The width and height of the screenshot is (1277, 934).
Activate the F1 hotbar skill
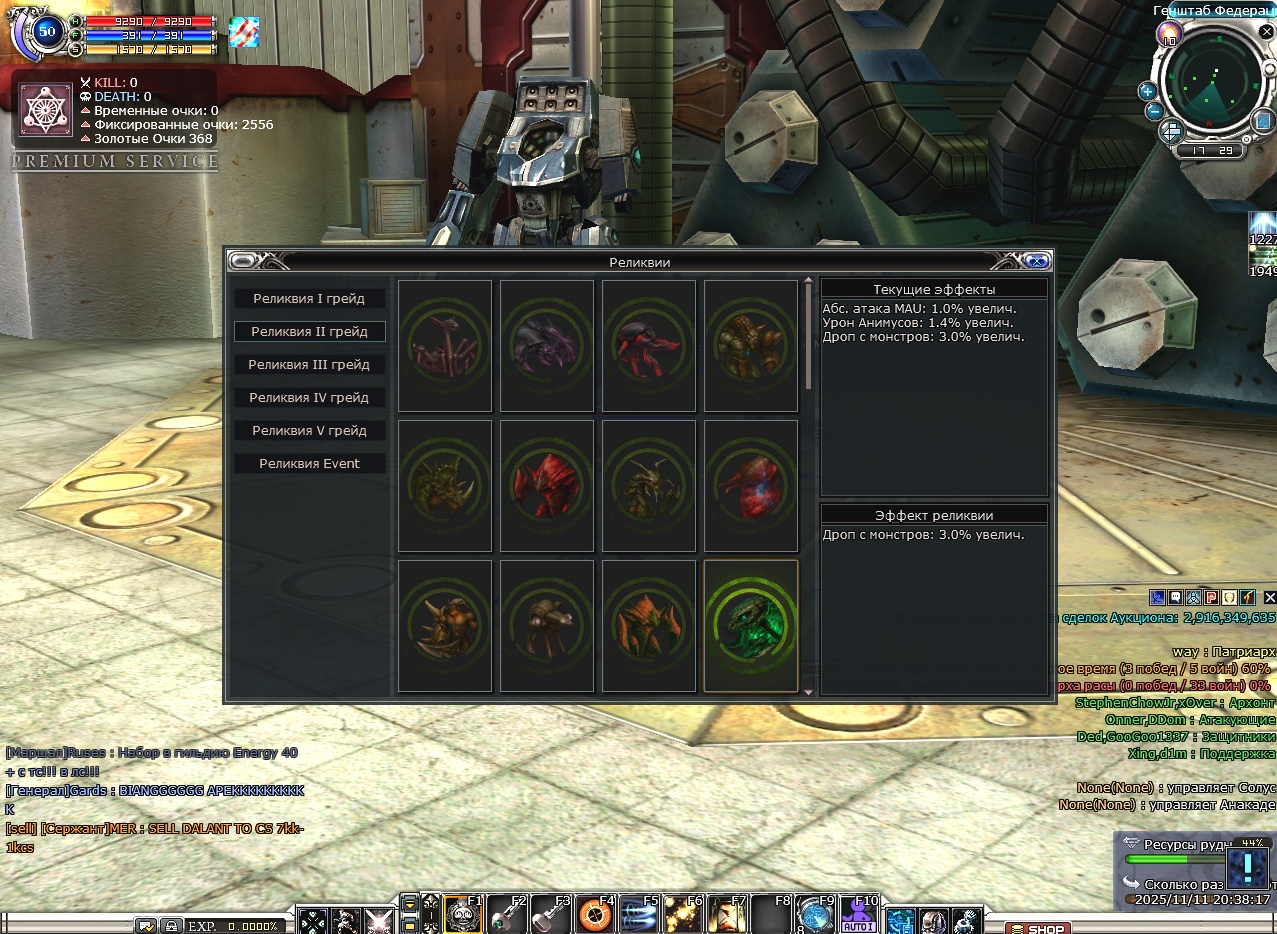(462, 916)
